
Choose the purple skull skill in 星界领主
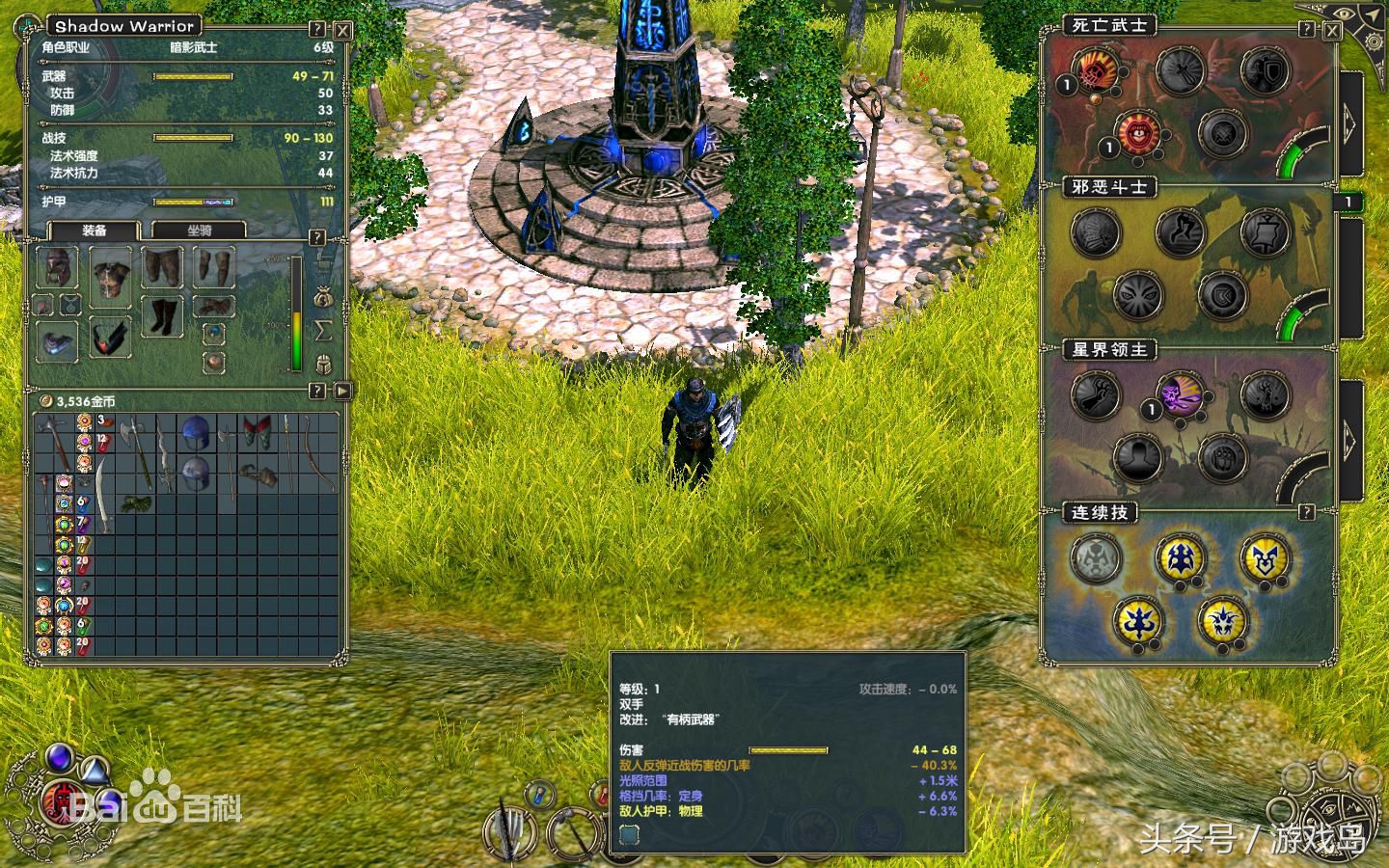1181,393
